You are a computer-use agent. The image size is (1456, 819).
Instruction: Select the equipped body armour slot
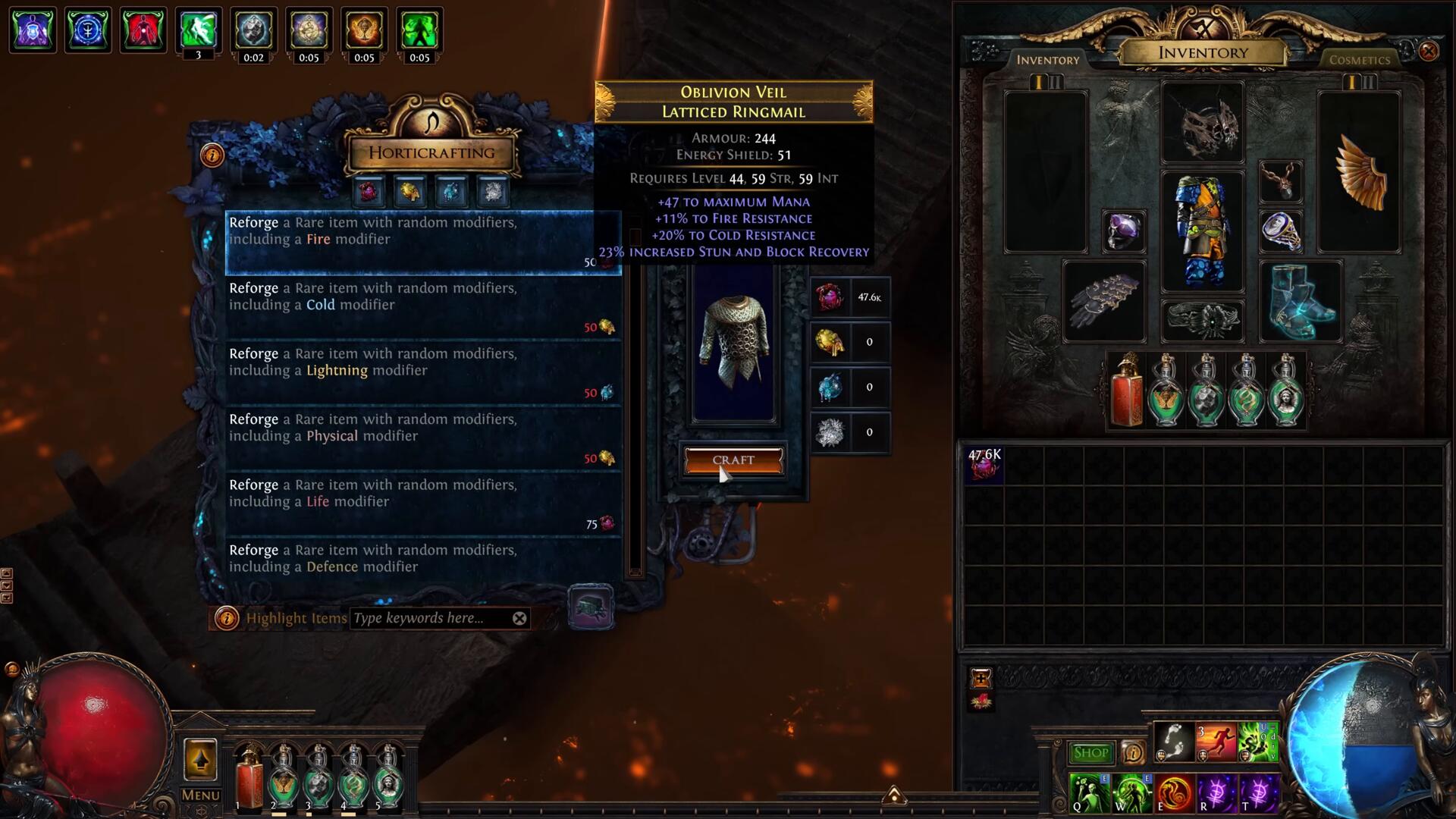pyautogui.click(x=1202, y=231)
